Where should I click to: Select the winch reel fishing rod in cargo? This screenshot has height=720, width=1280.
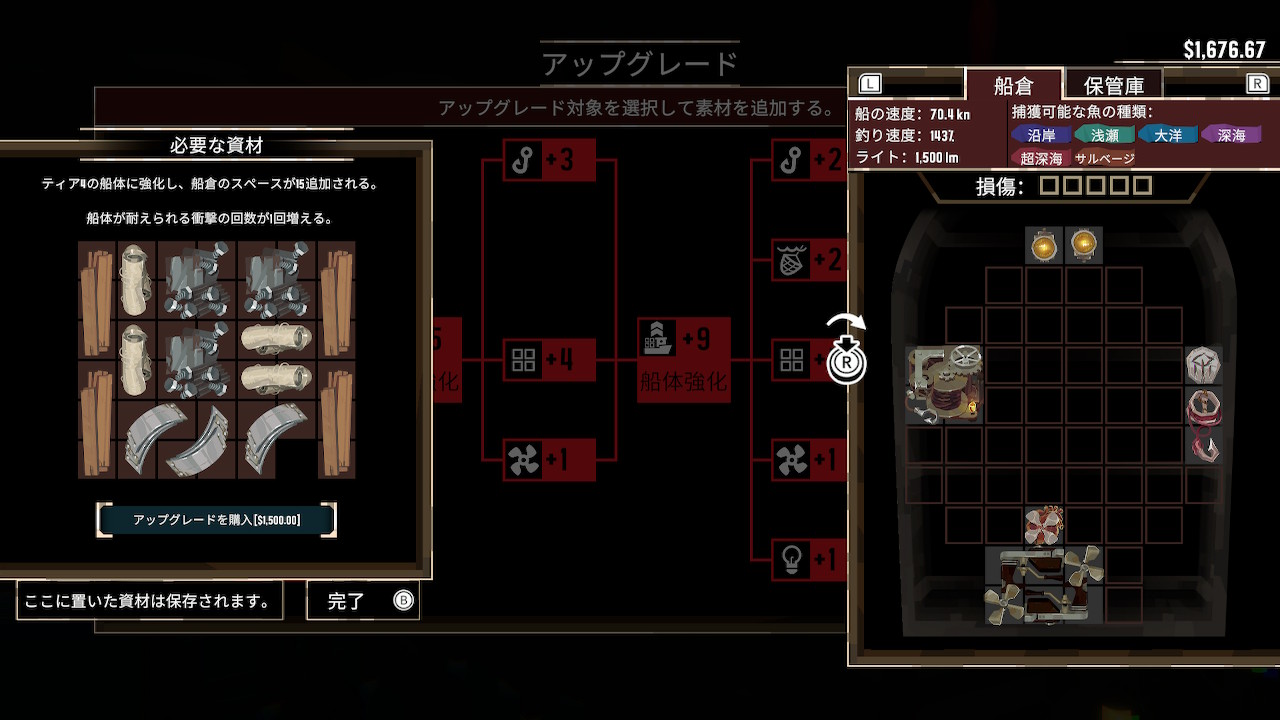tap(944, 384)
